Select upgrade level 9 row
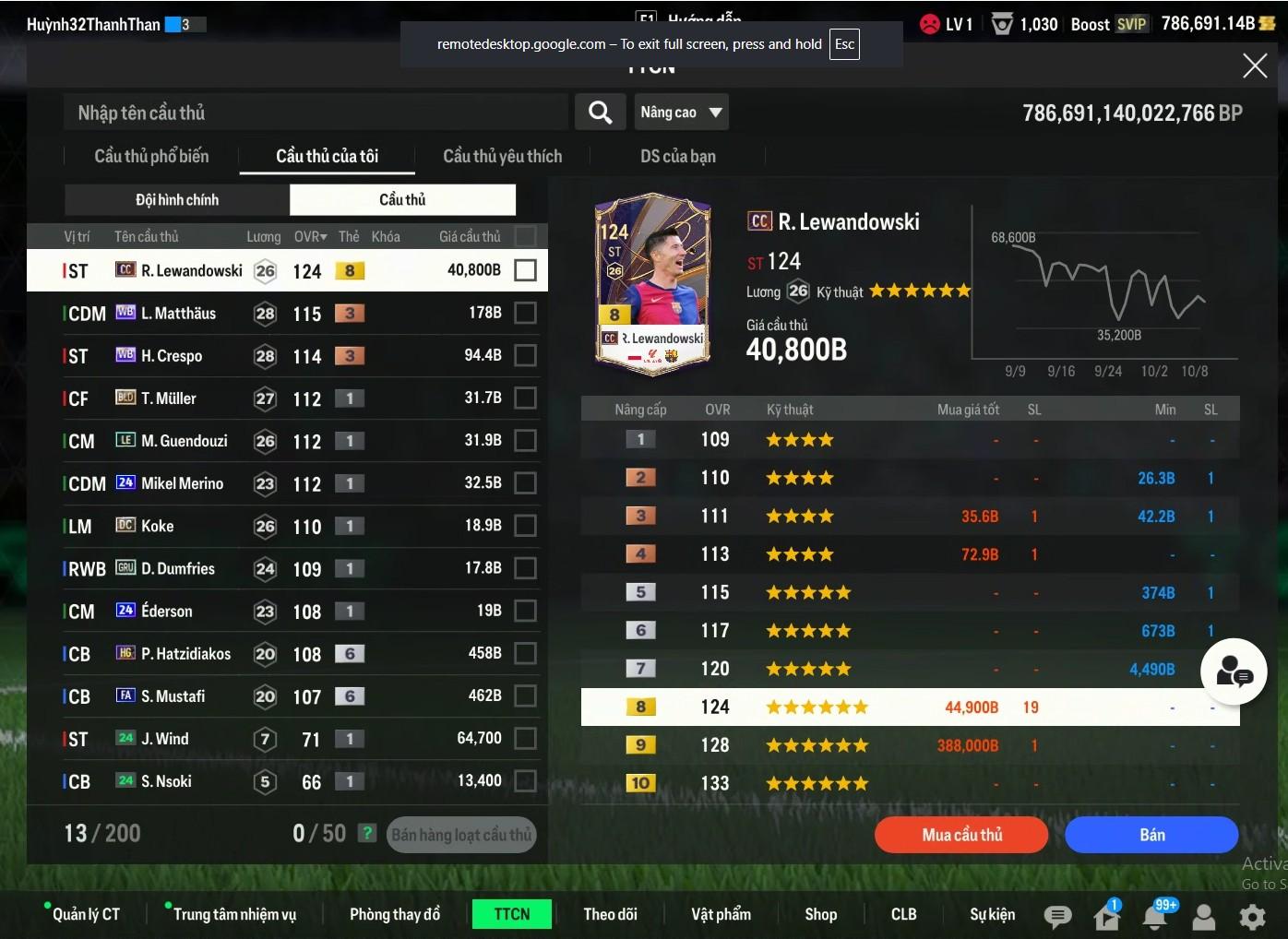Image resolution: width=1288 pixels, height=939 pixels. coord(909,745)
